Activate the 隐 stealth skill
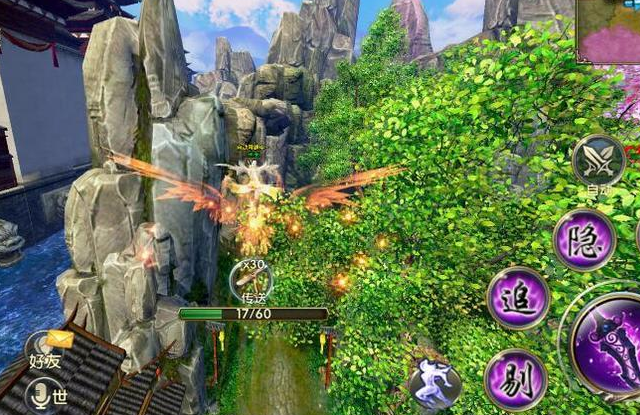The width and height of the screenshot is (640, 415). click(x=584, y=241)
